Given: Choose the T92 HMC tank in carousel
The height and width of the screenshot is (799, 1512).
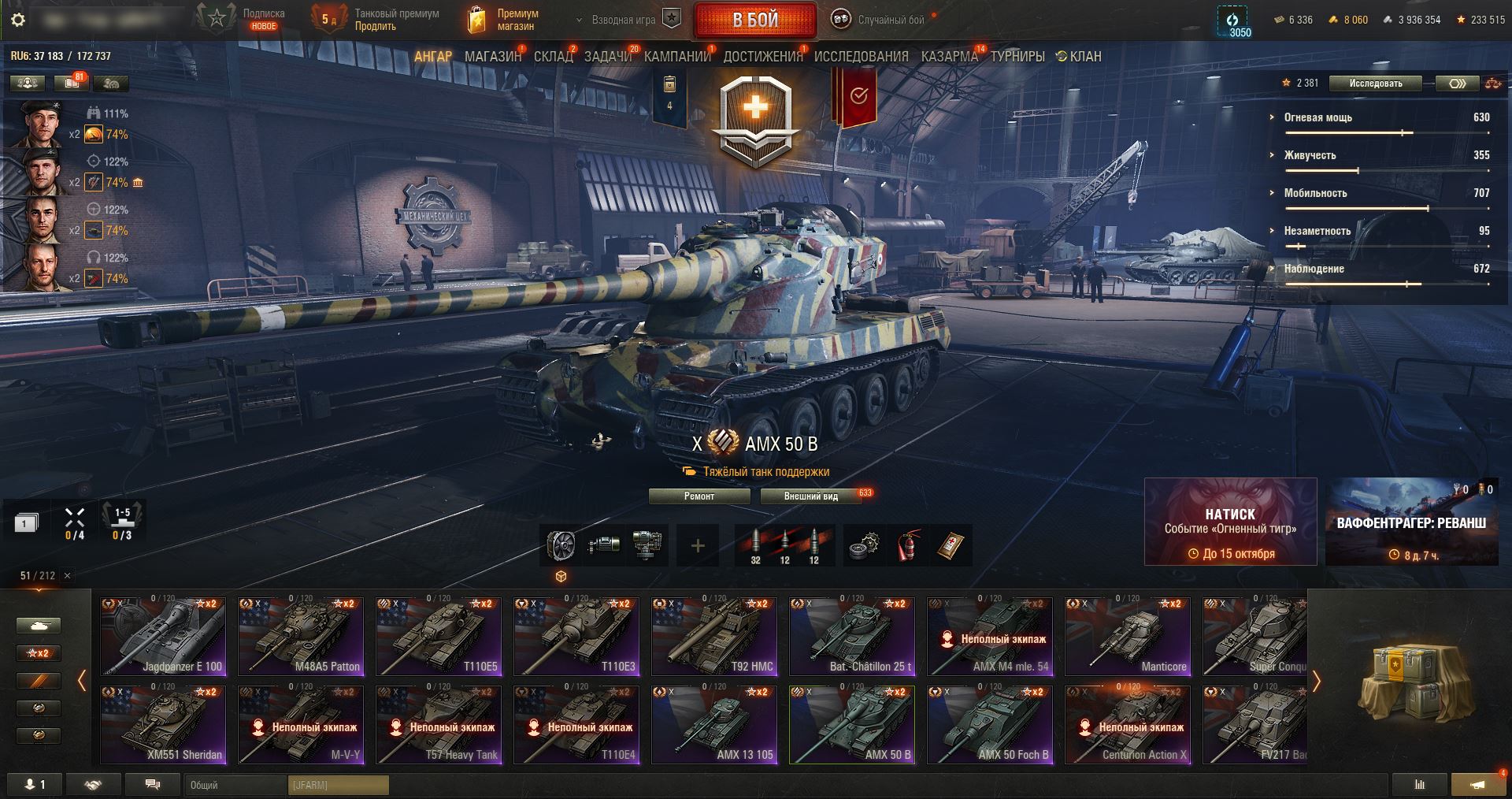Looking at the screenshot, I should (x=714, y=637).
